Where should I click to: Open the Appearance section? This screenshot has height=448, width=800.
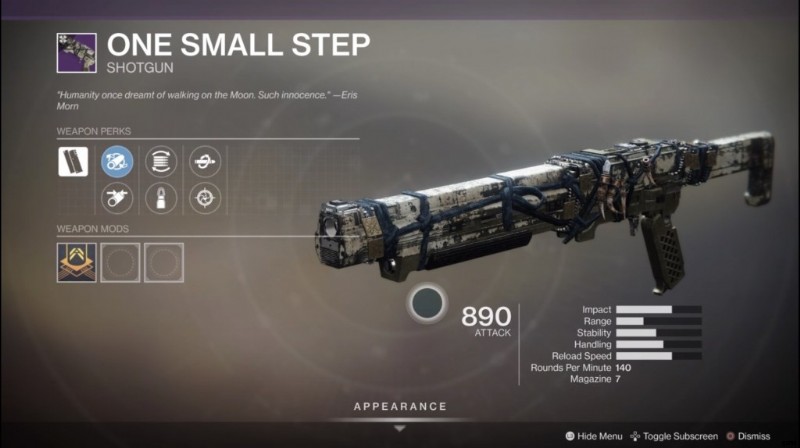pyautogui.click(x=399, y=407)
